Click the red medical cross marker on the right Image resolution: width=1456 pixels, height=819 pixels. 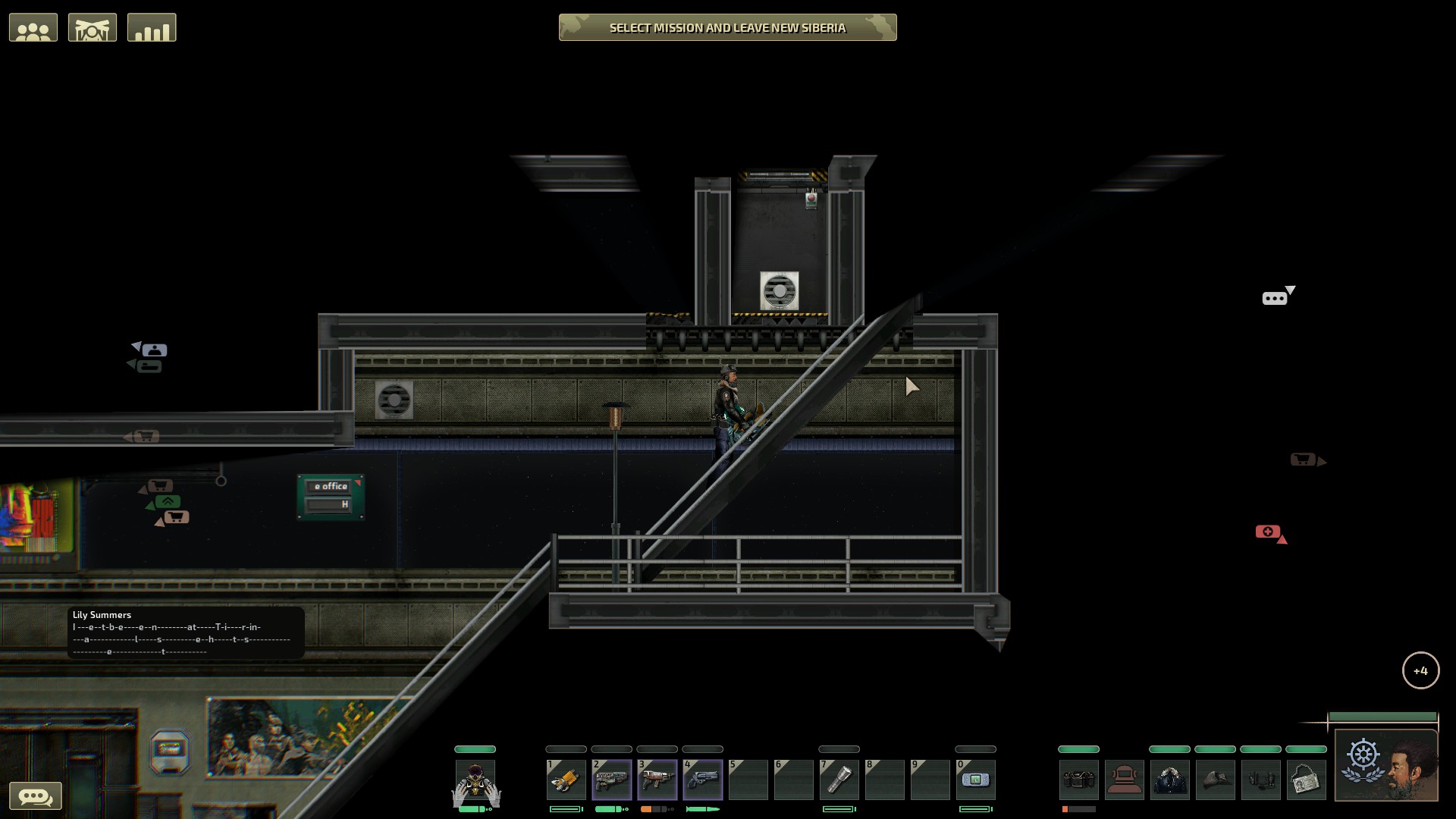pyautogui.click(x=1267, y=532)
